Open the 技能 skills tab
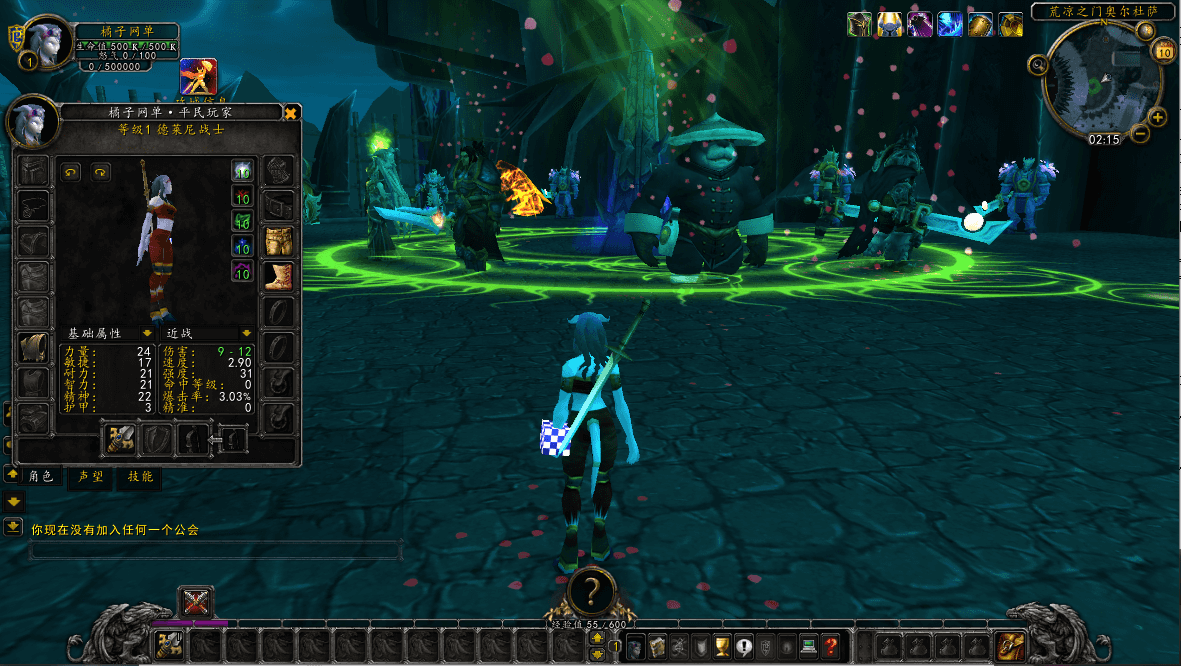 (x=139, y=477)
